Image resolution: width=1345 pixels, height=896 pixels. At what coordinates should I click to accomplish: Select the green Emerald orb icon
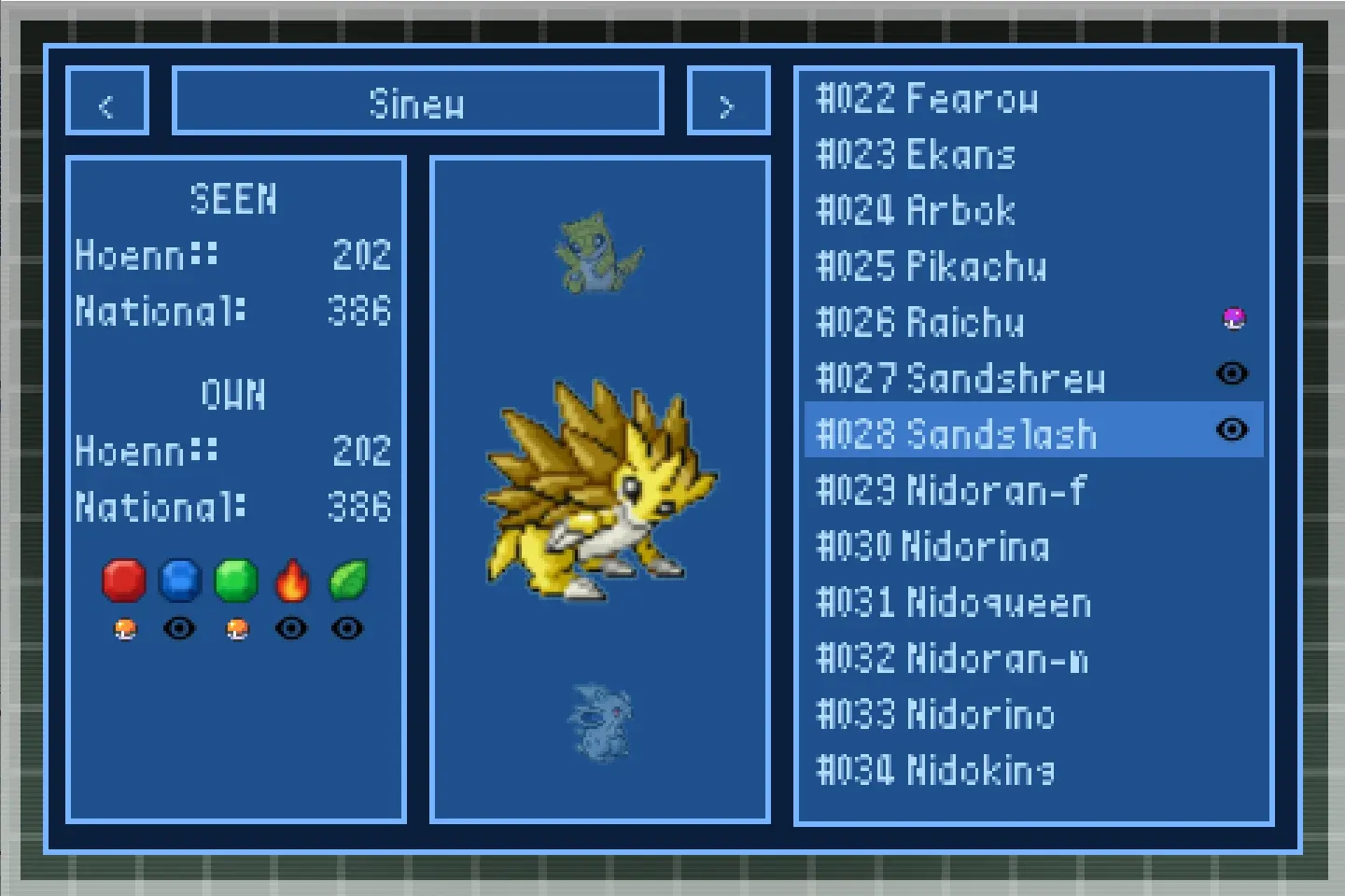point(235,581)
